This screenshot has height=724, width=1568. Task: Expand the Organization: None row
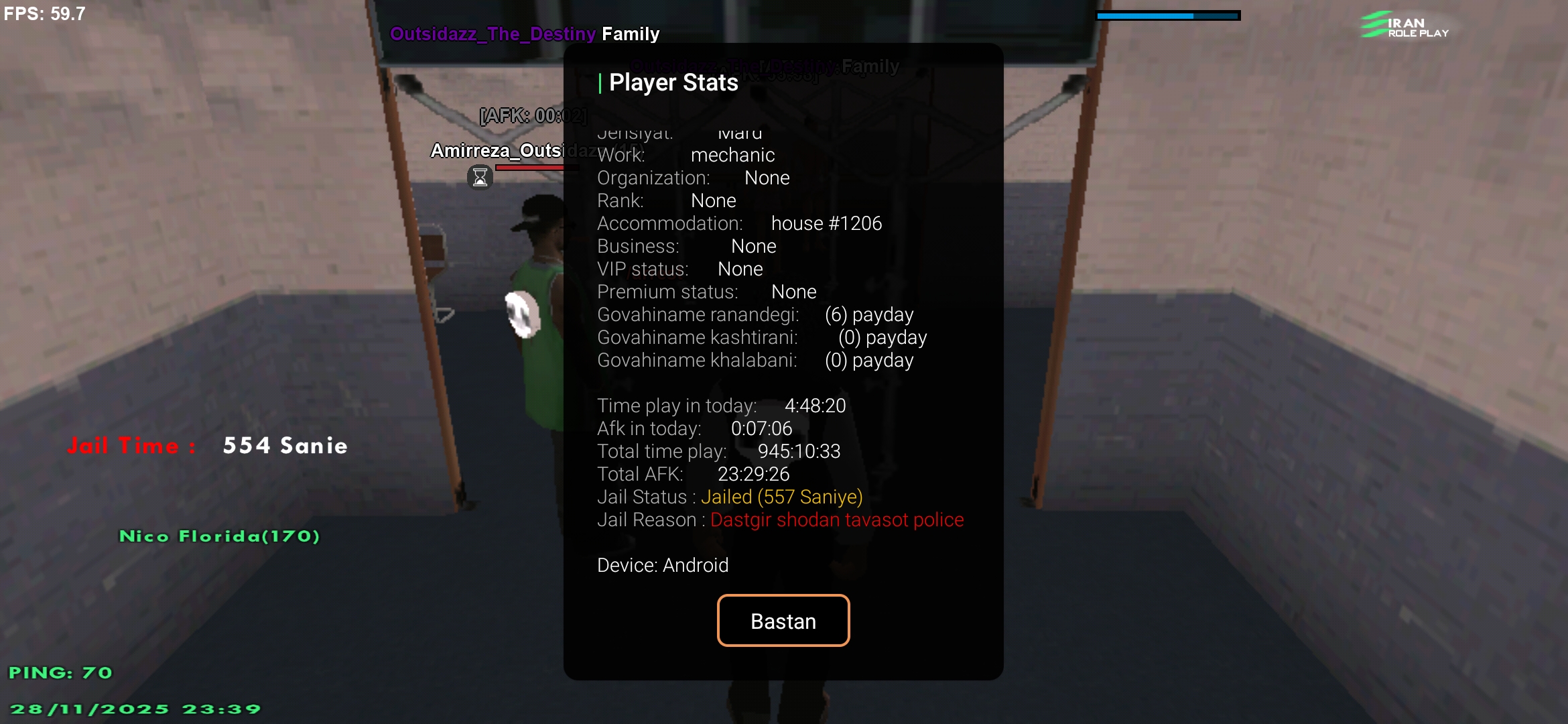click(693, 178)
